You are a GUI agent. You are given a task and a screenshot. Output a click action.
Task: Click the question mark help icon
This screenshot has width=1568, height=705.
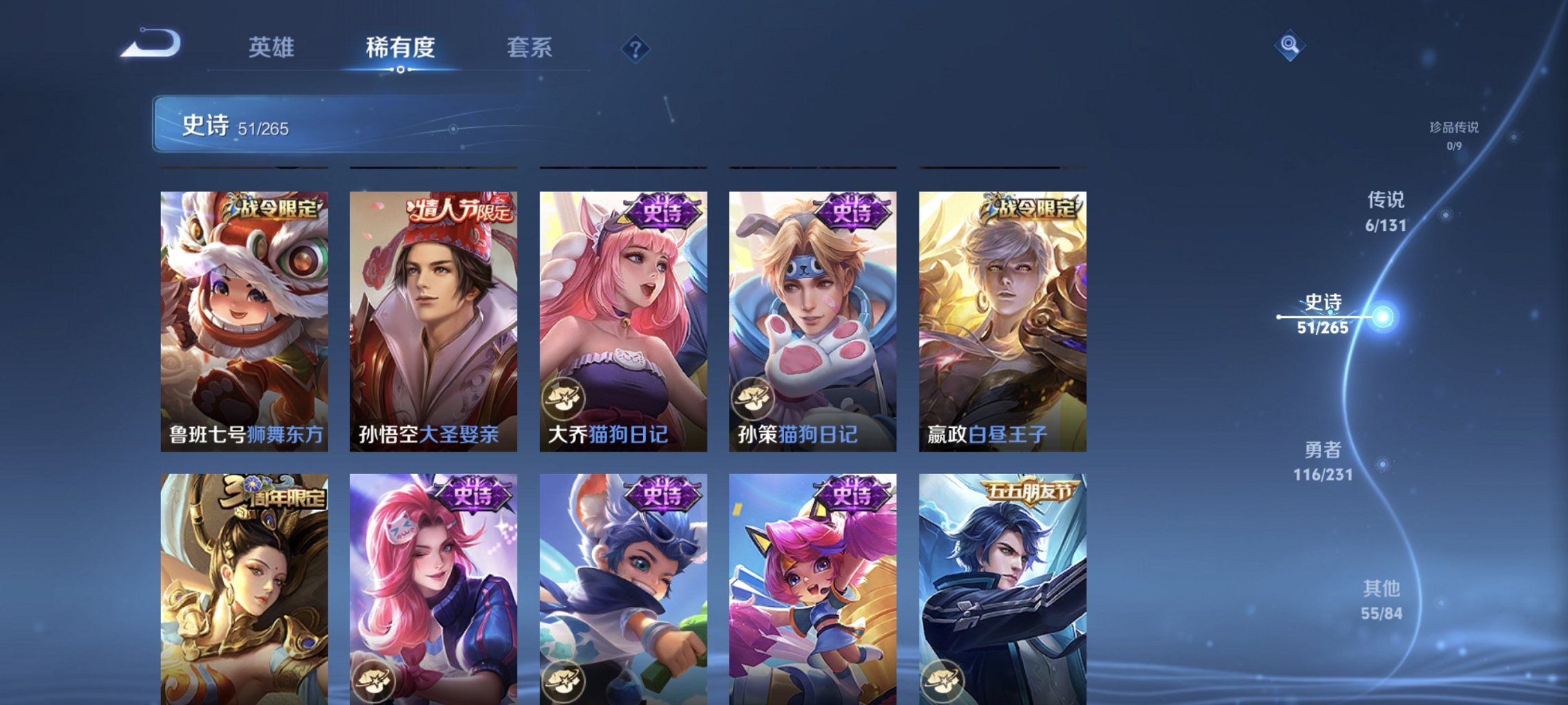pyautogui.click(x=637, y=48)
